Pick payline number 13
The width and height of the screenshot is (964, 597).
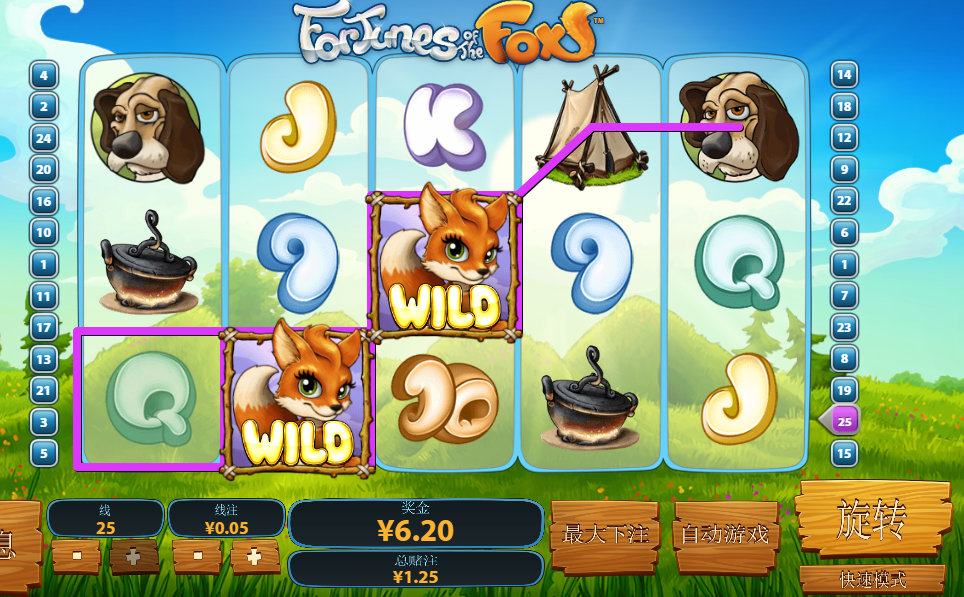tap(44, 359)
